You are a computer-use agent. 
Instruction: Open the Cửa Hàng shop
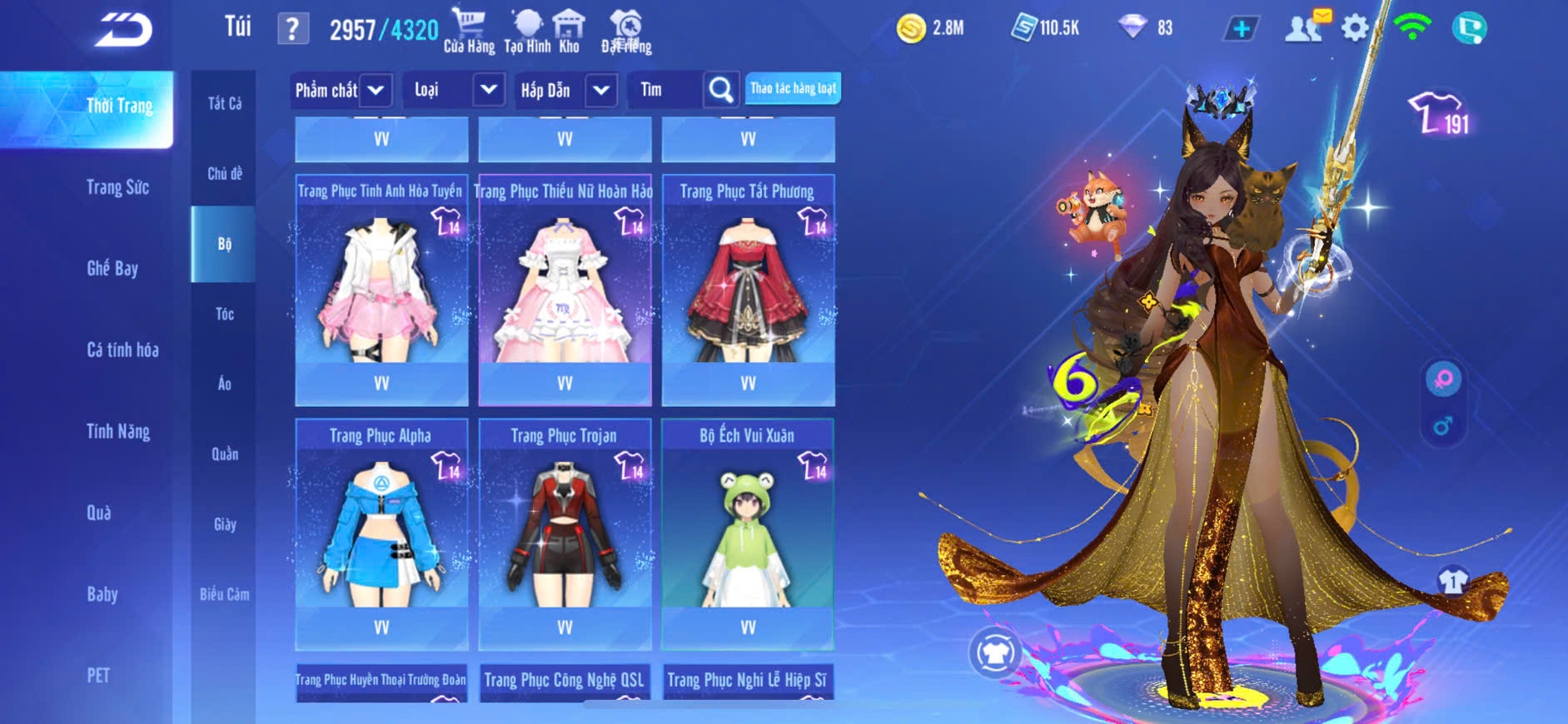[x=469, y=30]
